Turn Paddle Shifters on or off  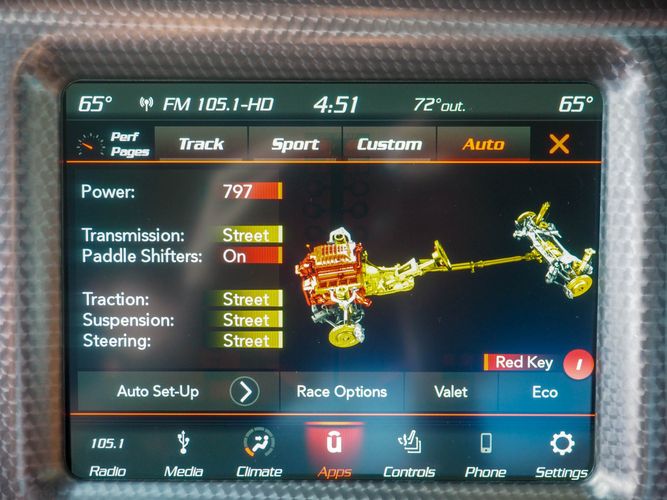251,256
